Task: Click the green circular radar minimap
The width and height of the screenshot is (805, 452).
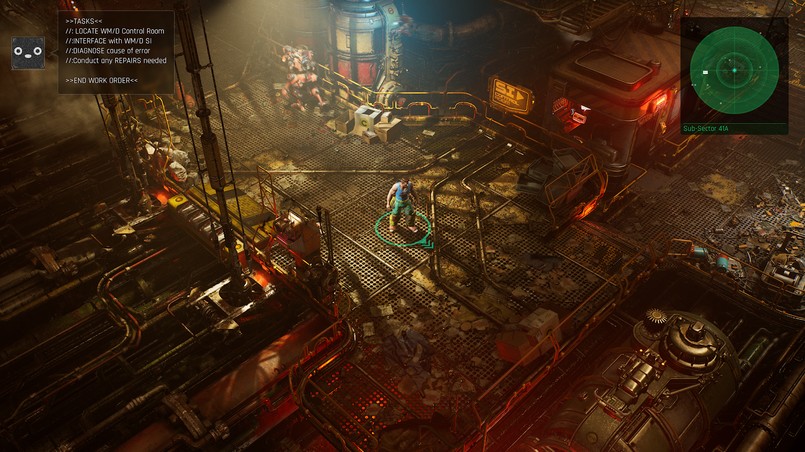Action: 734,69
